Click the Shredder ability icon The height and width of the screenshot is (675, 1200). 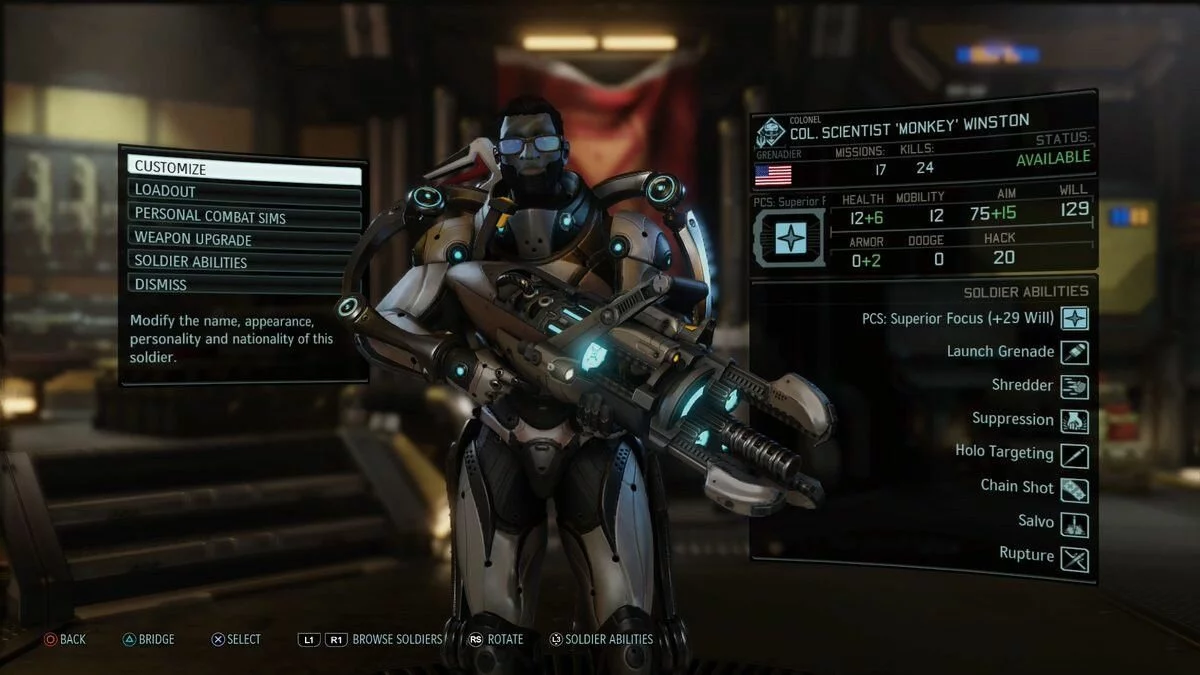(x=1075, y=386)
